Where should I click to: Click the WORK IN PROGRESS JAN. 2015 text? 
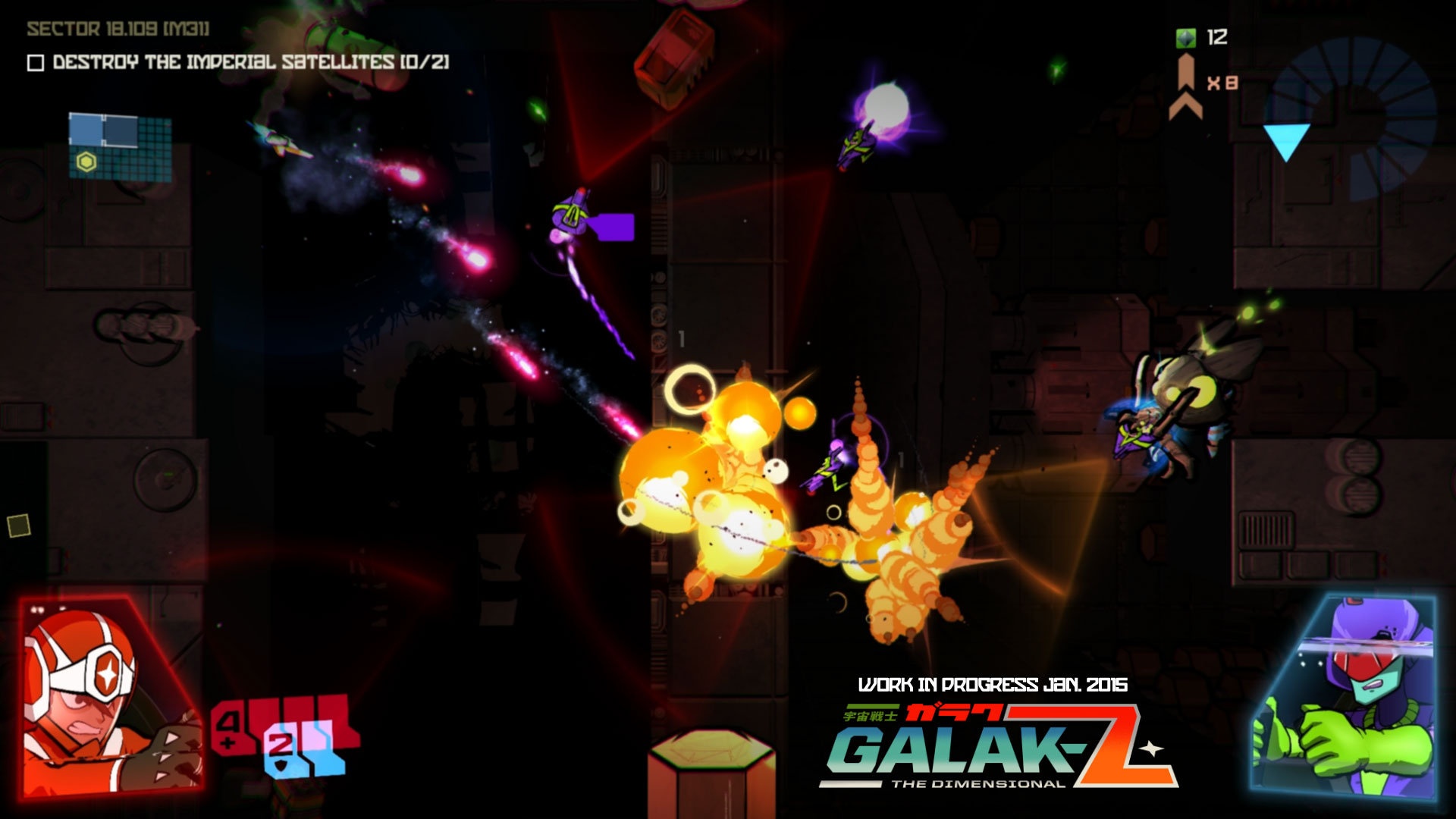(993, 682)
